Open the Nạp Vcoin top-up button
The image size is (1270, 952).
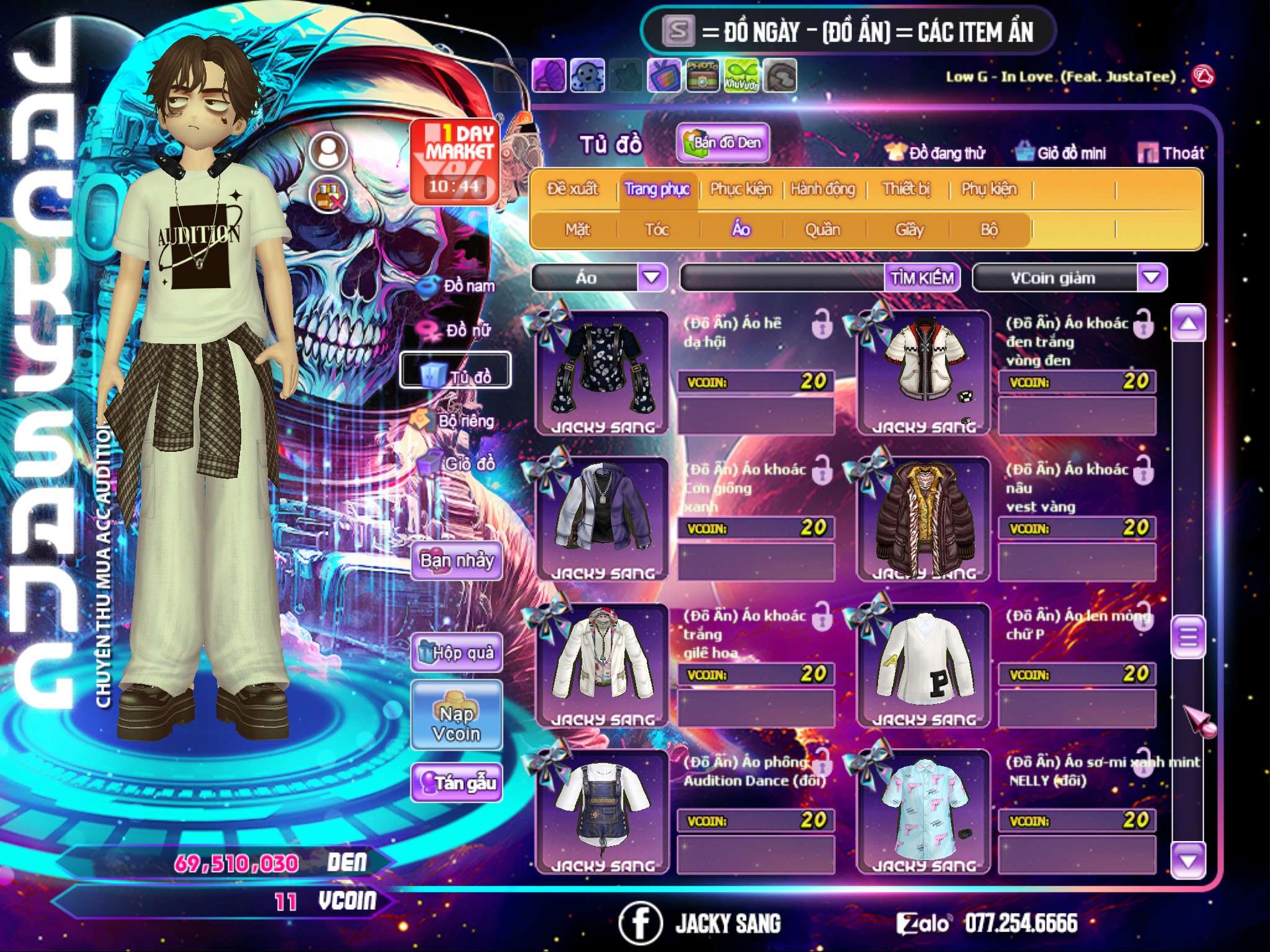pos(456,724)
